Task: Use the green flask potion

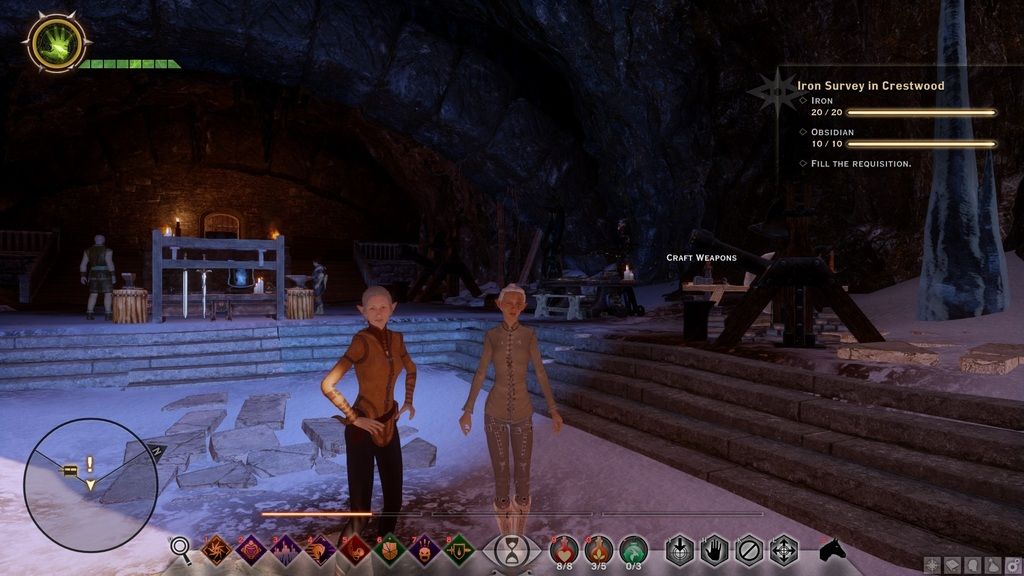Action: pos(633,549)
